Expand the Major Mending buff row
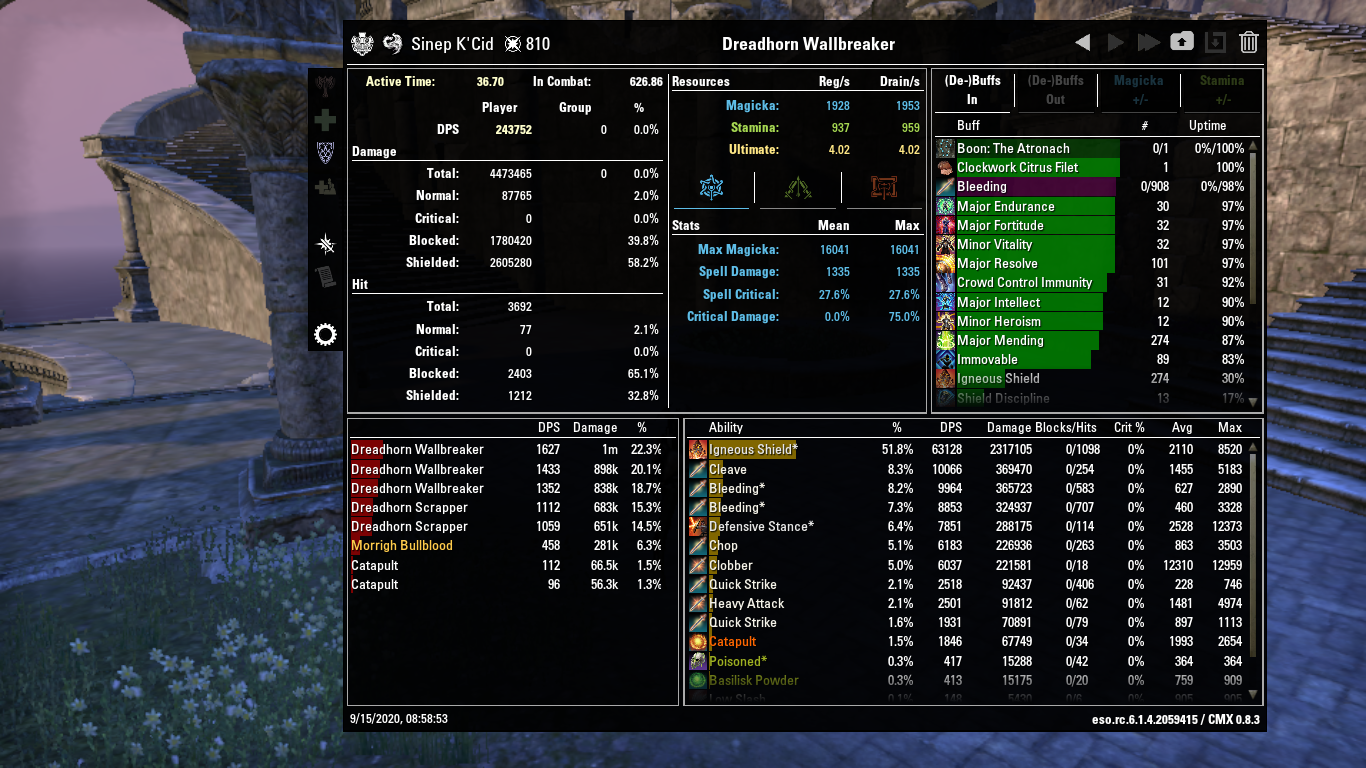1366x768 pixels. (x=1000, y=341)
